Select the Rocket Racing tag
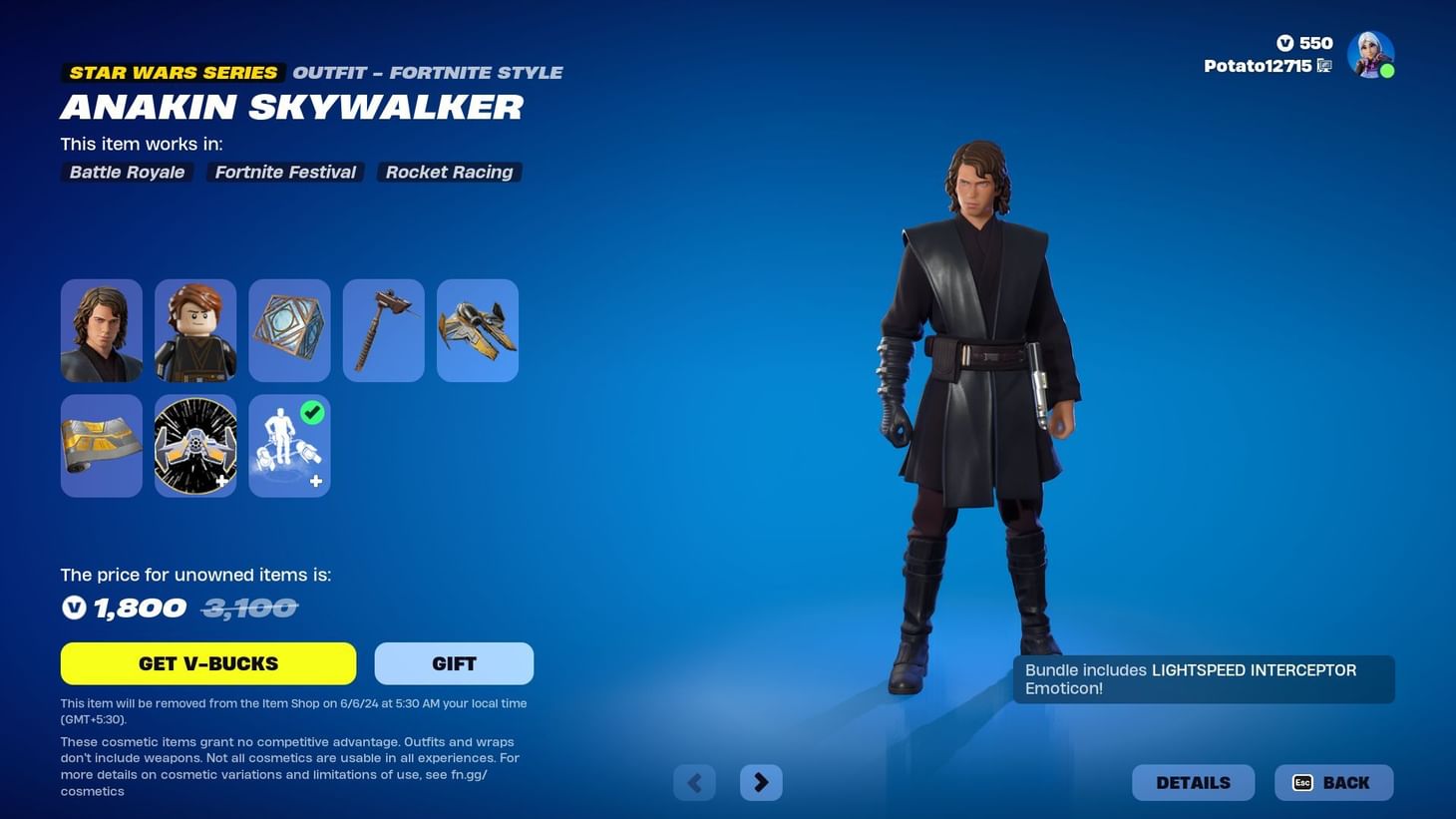Image resolution: width=1456 pixels, height=819 pixels. tap(449, 172)
